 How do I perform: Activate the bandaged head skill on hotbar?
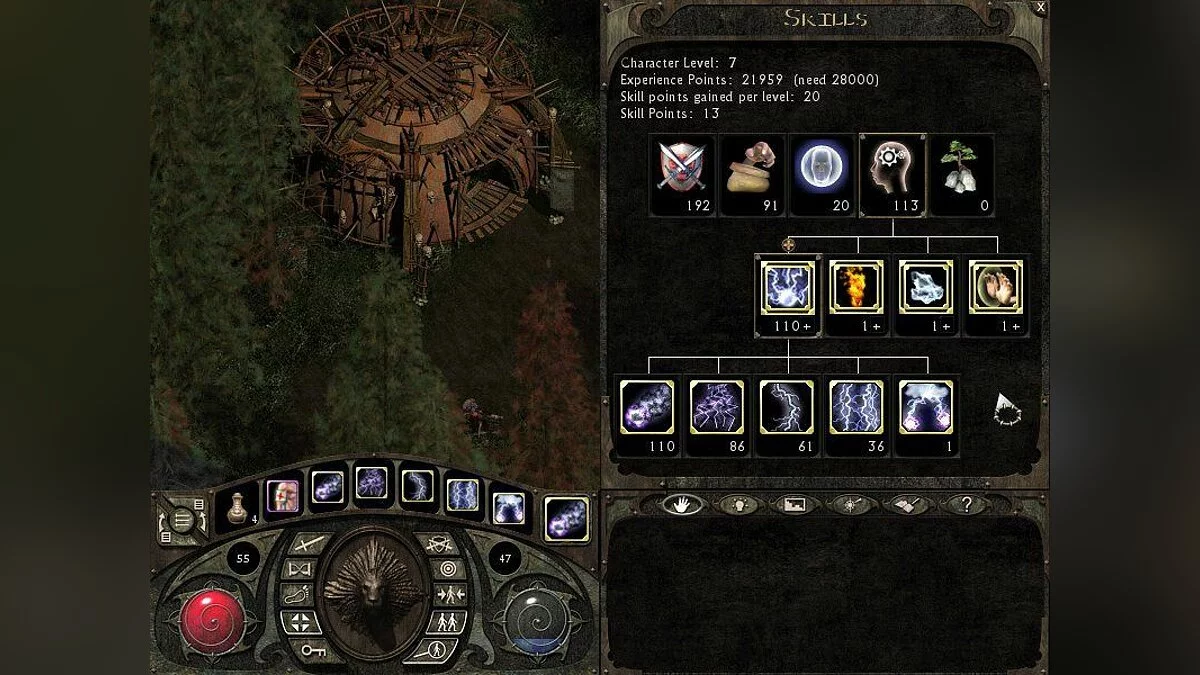[x=283, y=495]
